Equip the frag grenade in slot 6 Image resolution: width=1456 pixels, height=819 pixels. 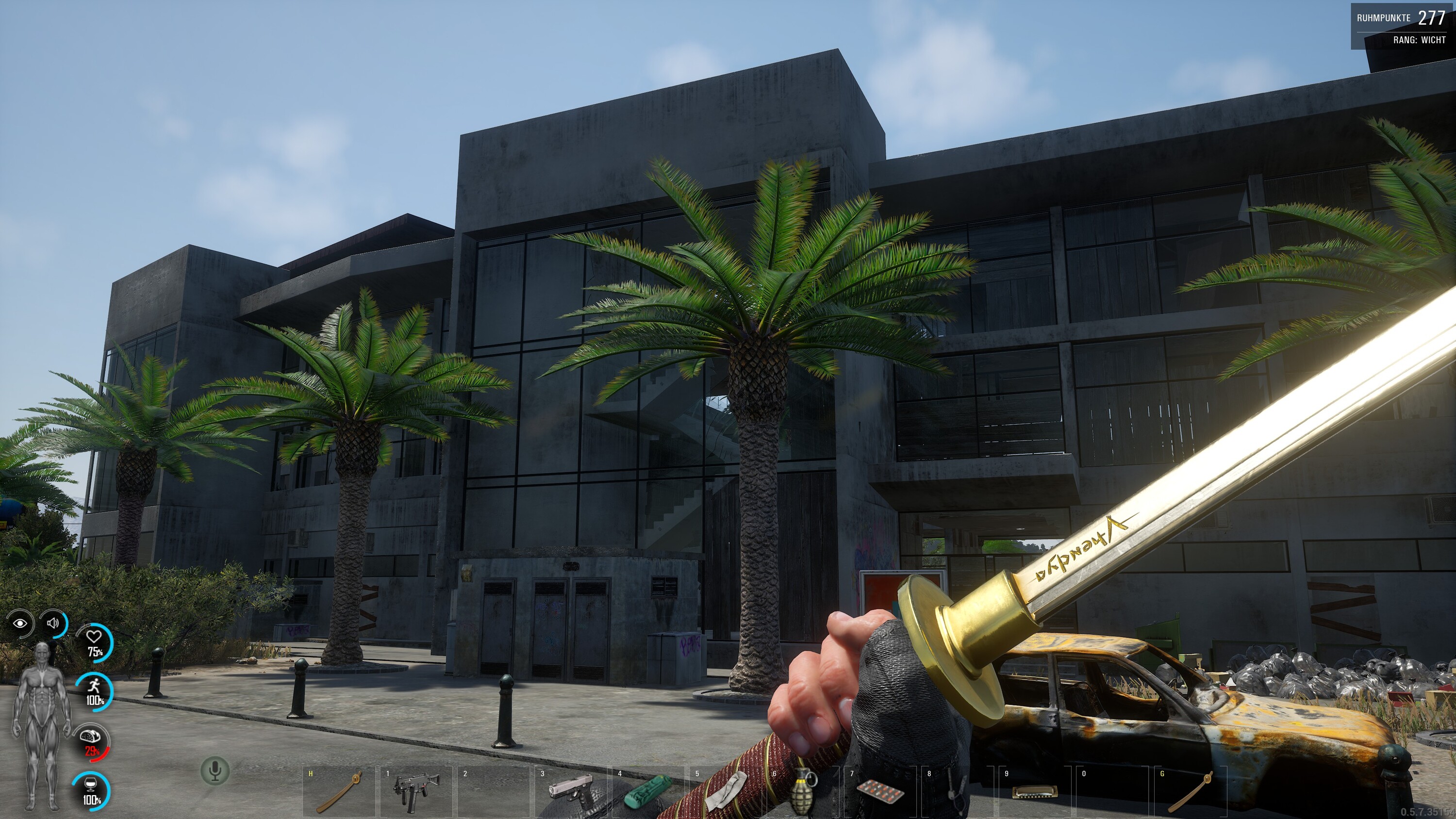tap(804, 792)
